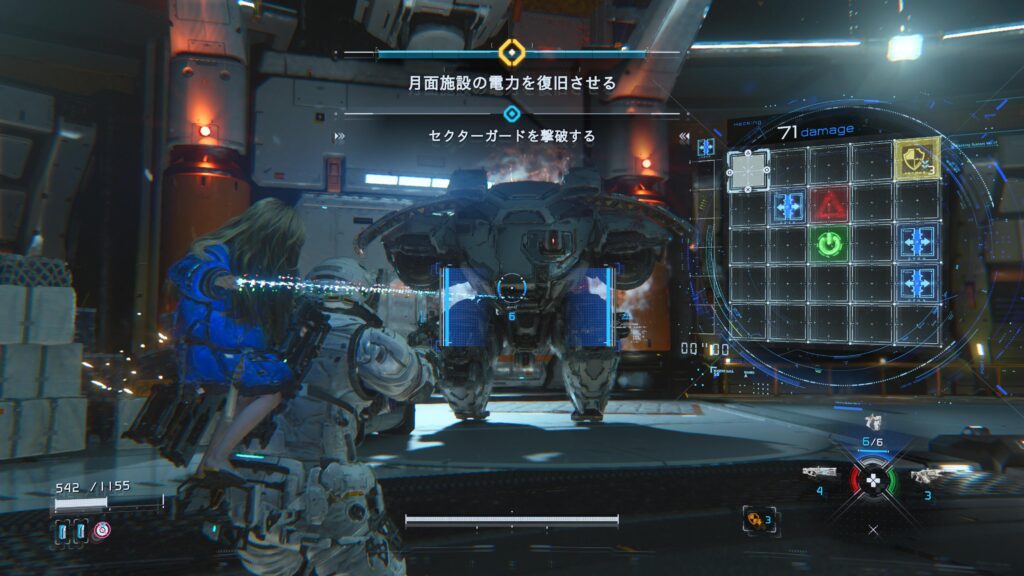Click the small blue arrow icon outside the grid

706,147
